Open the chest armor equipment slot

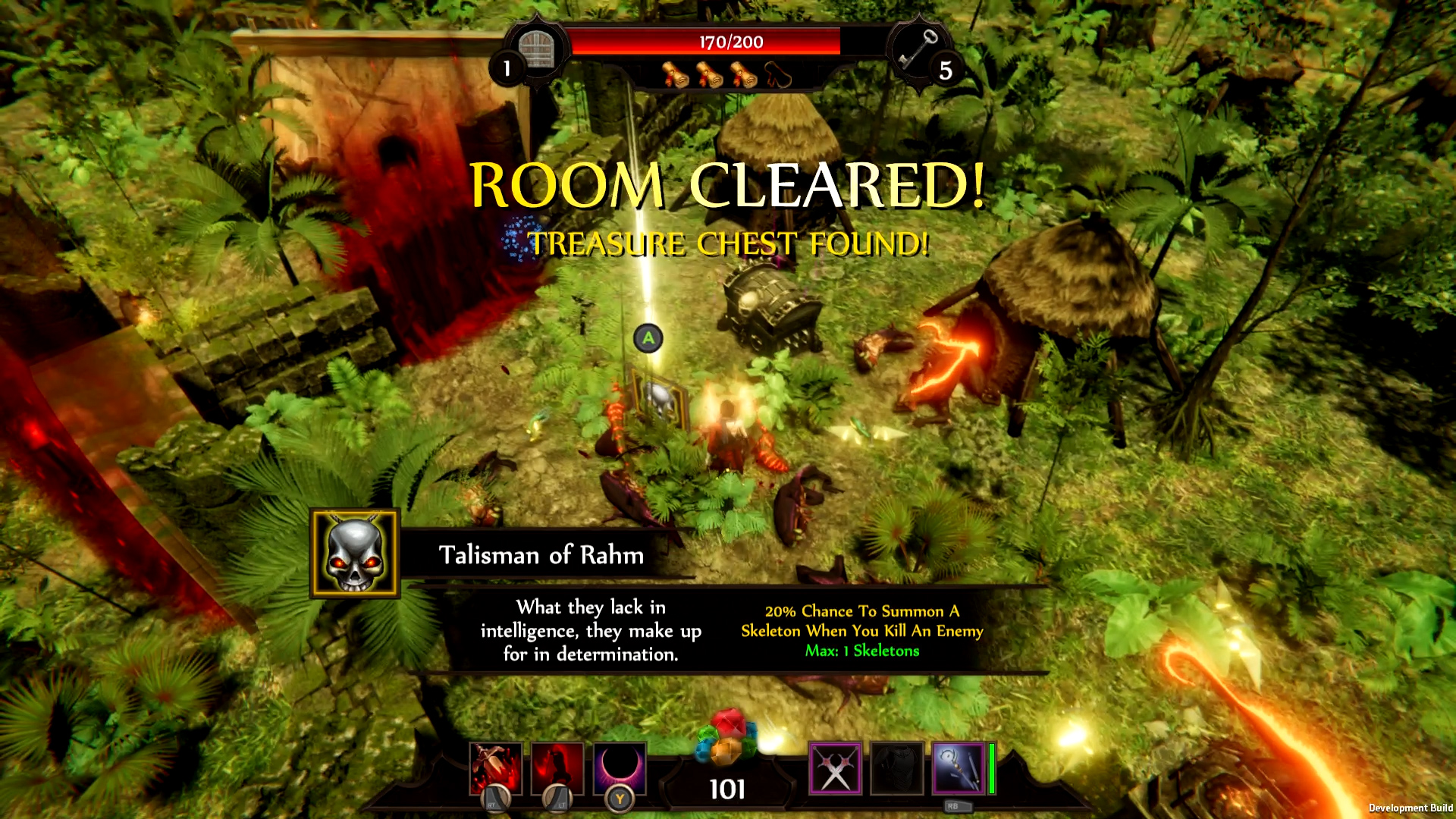[x=896, y=768]
